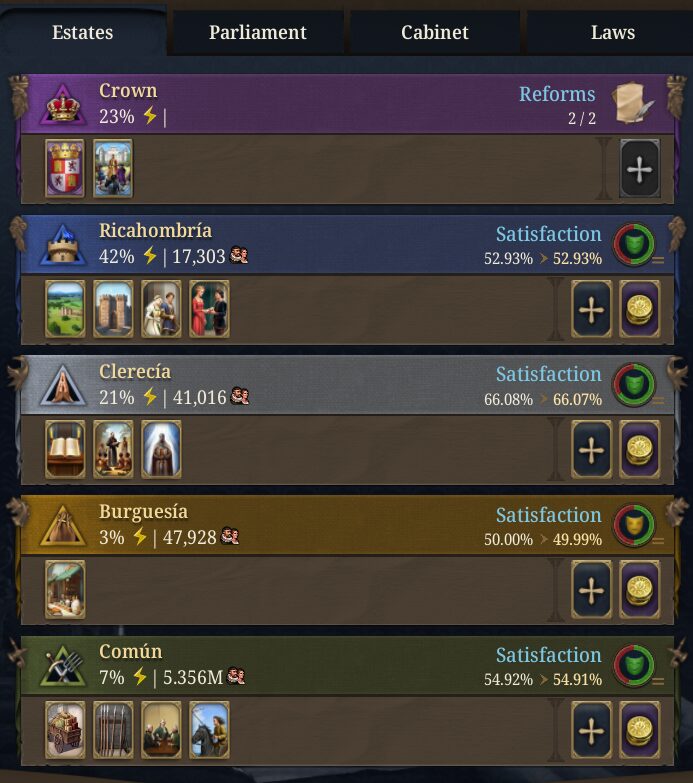
Task: Open the Burguesía market stall privilege
Action: (65, 590)
